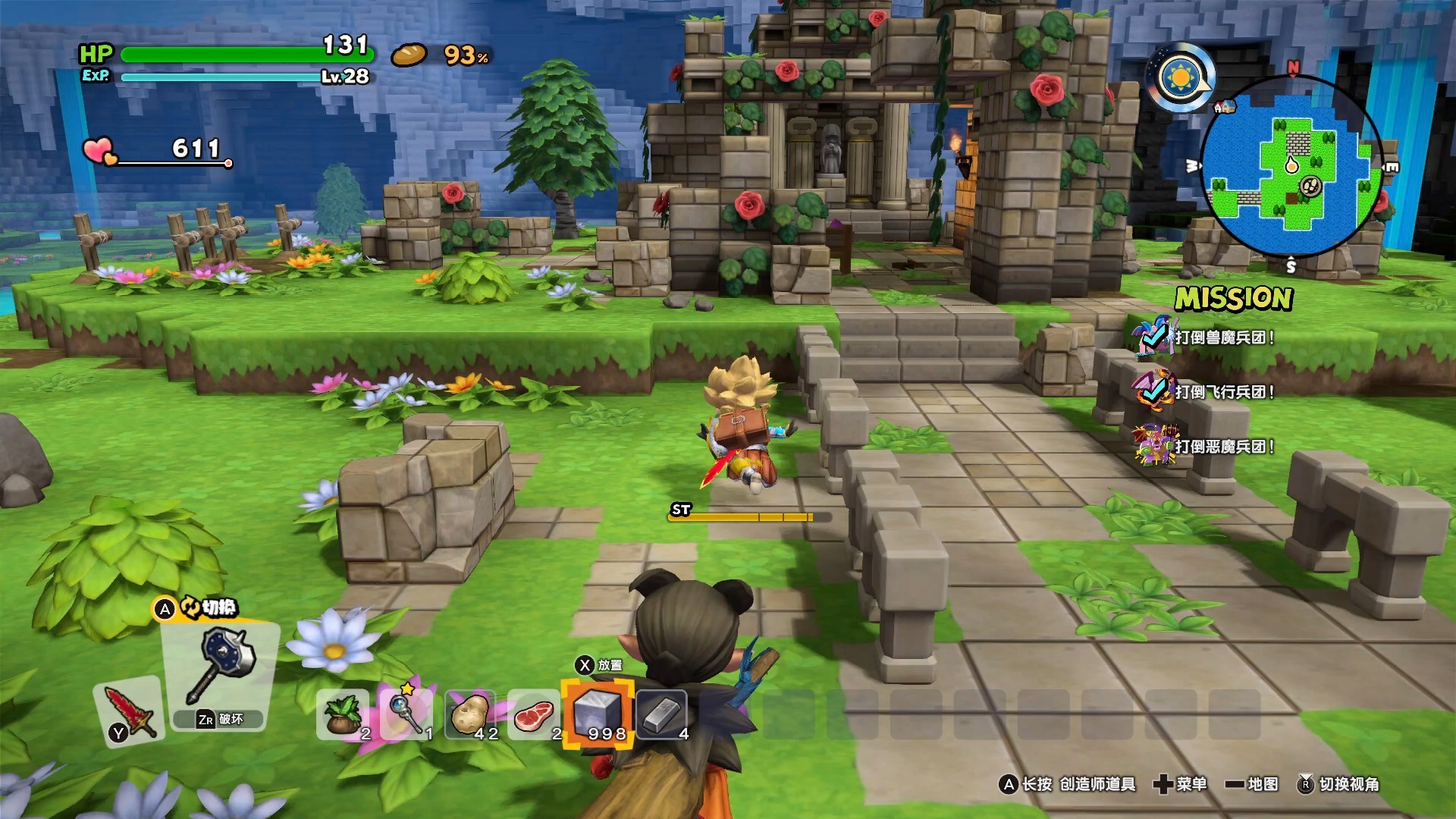The width and height of the screenshot is (1456, 819).
Task: Click the bread hunger meter icon
Action: click(x=409, y=55)
